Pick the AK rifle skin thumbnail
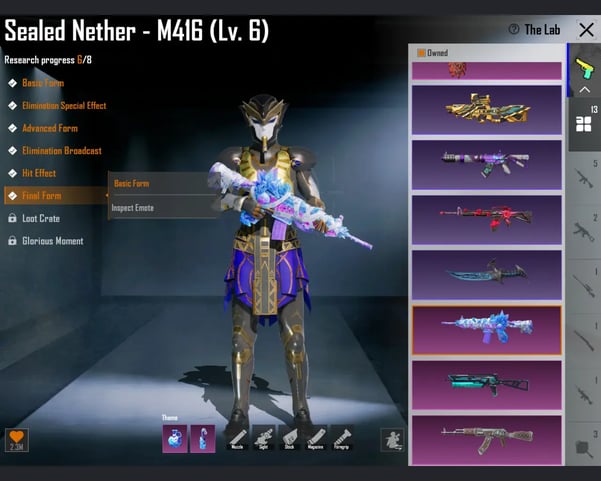601x481 pixels. (x=486, y=437)
